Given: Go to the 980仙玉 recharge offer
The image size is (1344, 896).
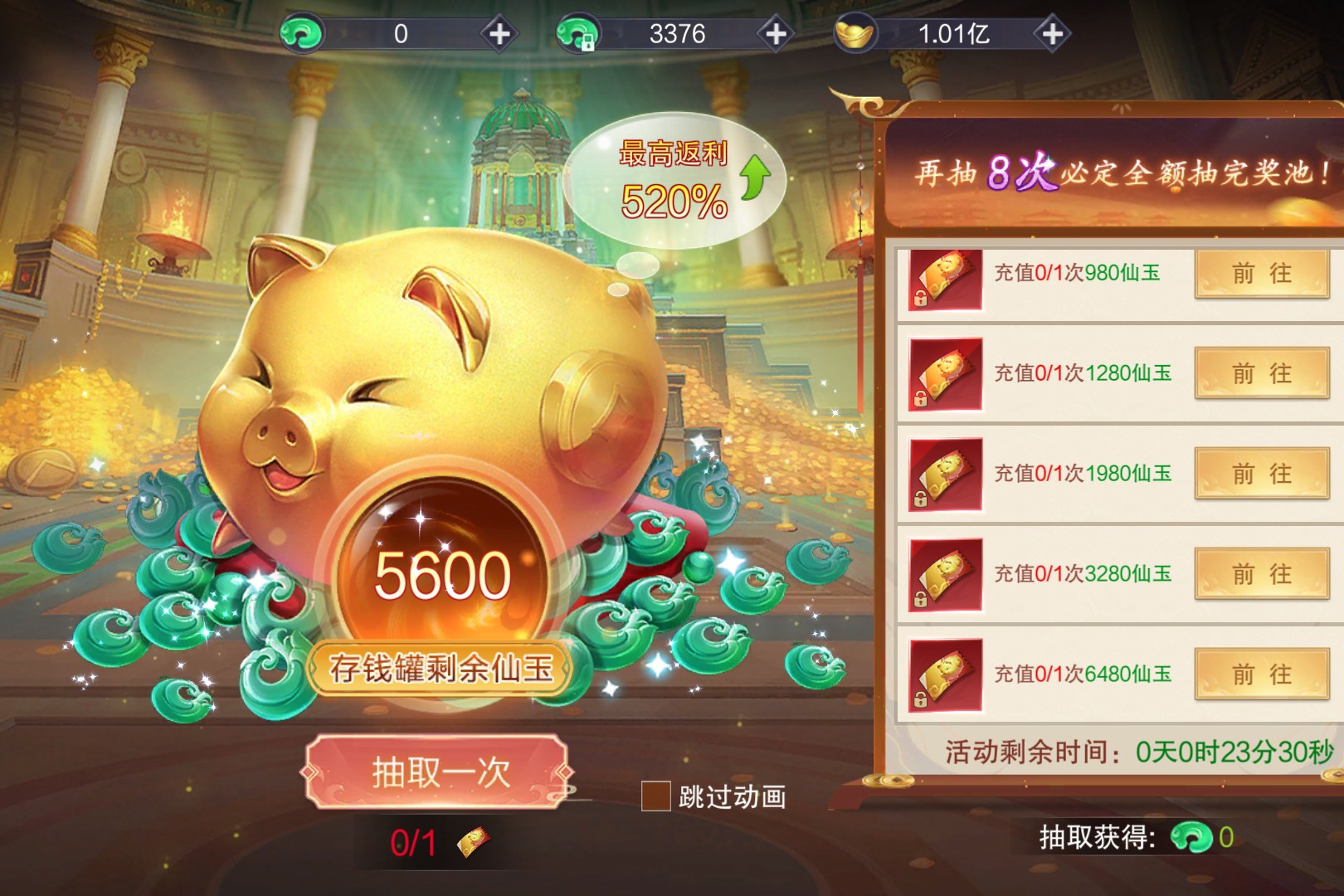Looking at the screenshot, I should point(1261,273).
